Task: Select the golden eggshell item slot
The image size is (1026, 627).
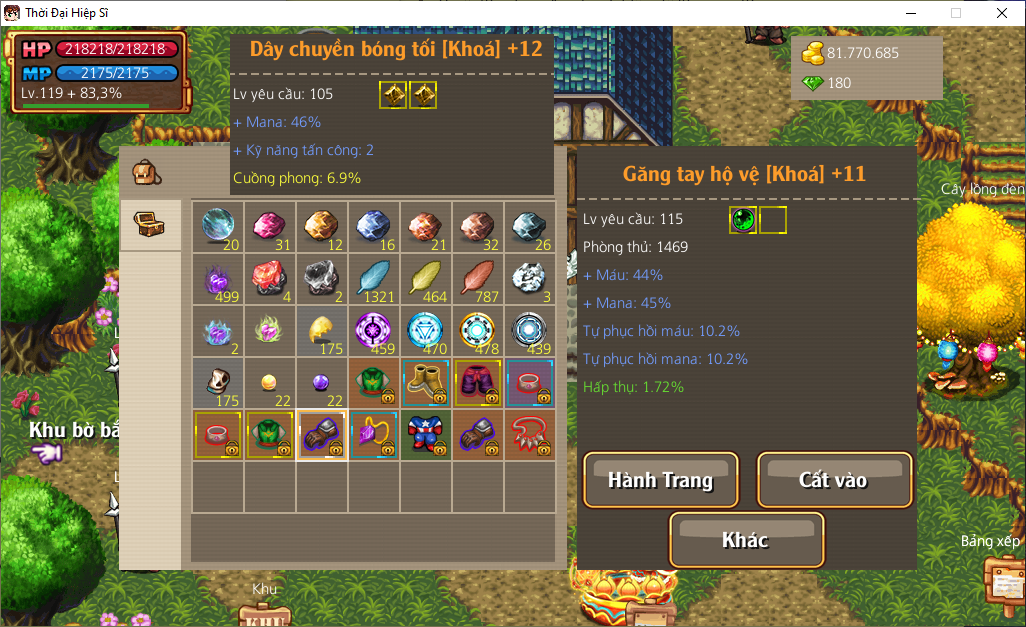Action: click(x=322, y=330)
